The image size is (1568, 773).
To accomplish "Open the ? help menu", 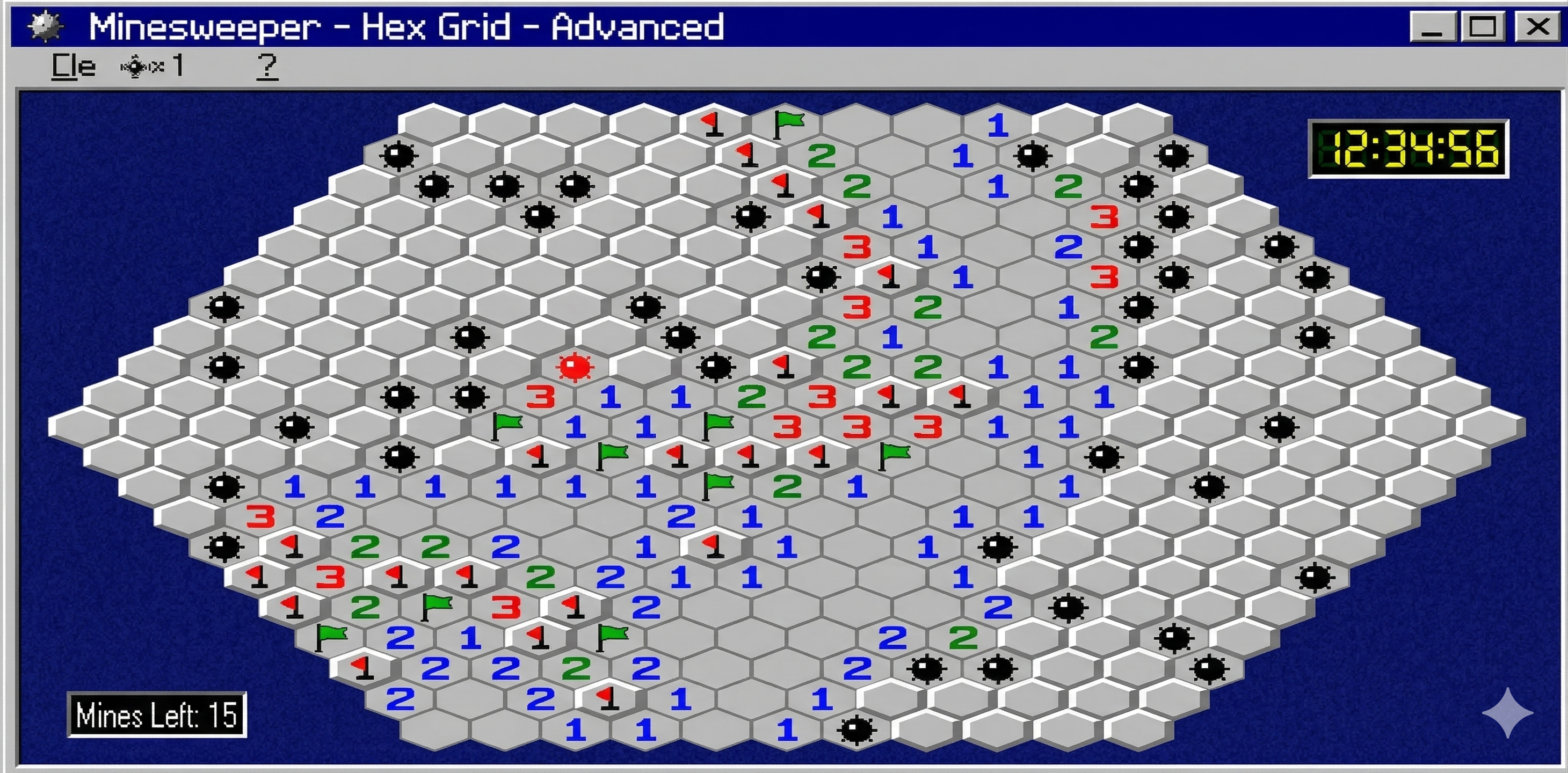I will [266, 65].
